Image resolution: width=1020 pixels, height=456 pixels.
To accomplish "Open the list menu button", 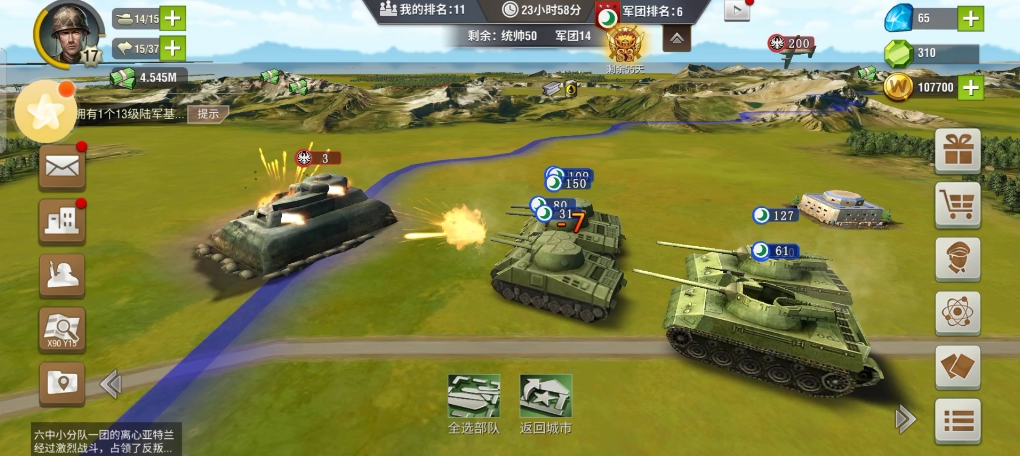I will pos(957,421).
